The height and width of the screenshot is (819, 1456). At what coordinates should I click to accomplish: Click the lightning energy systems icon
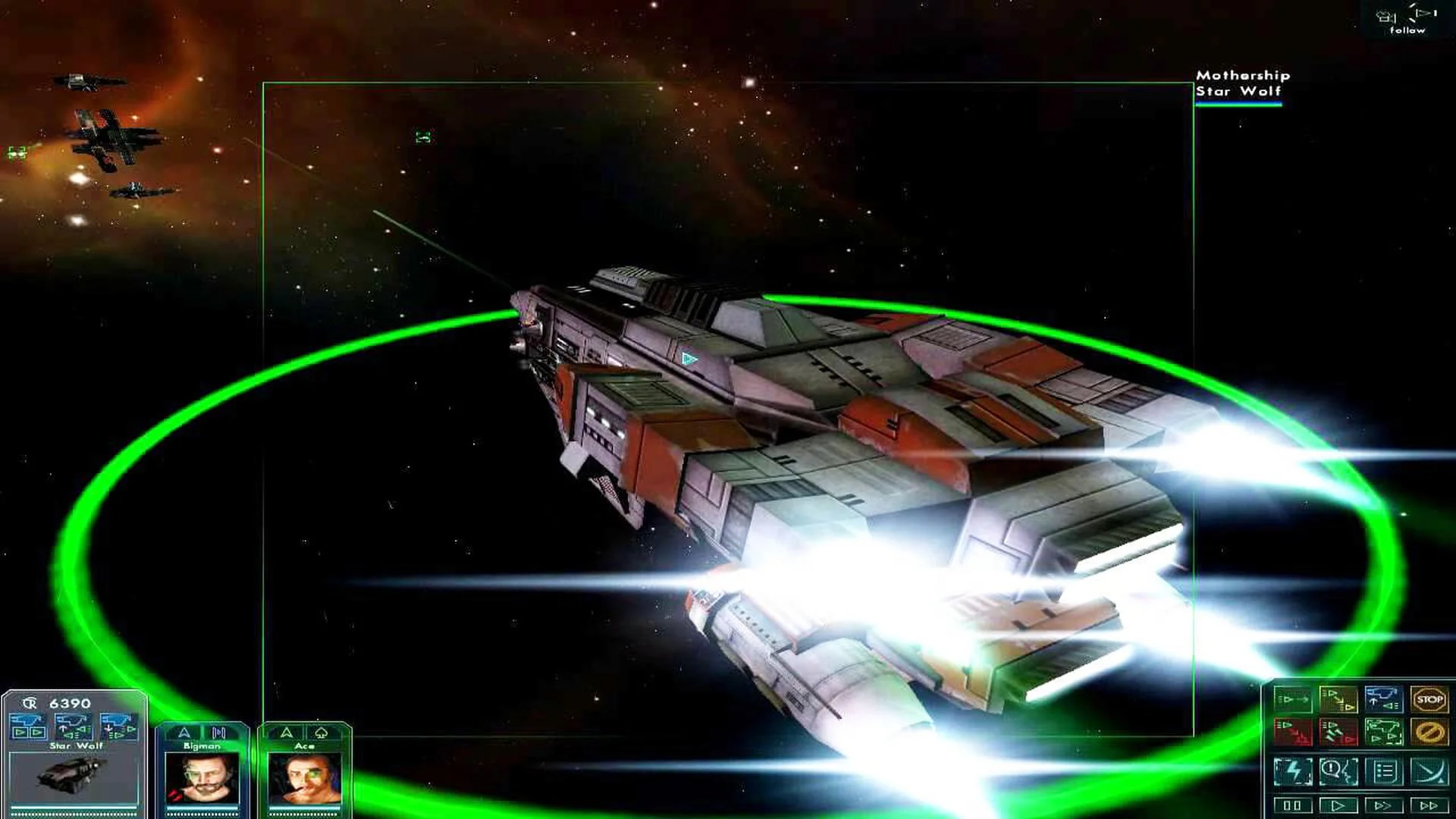pyautogui.click(x=1294, y=770)
